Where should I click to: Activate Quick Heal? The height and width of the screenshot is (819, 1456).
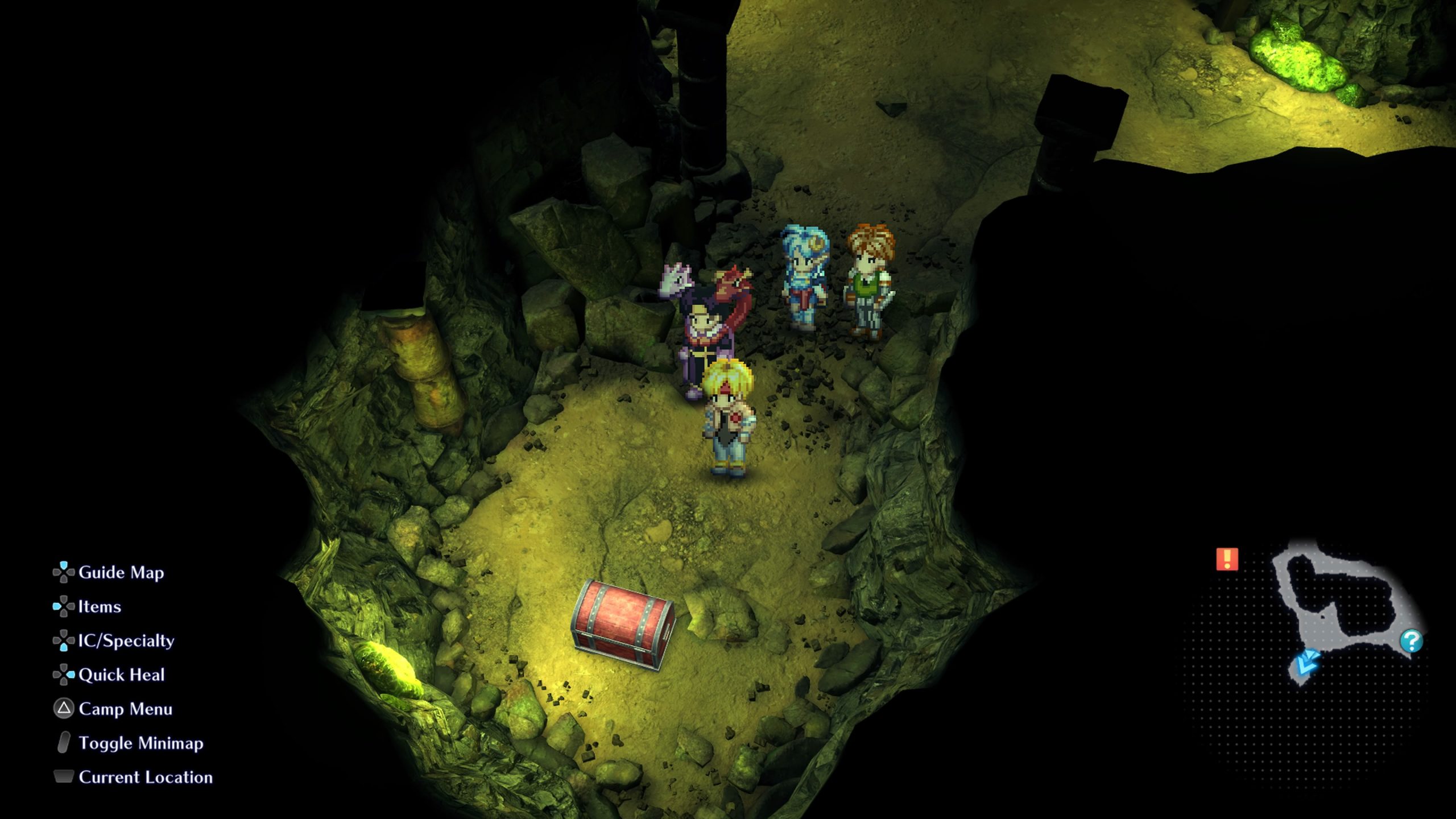(x=121, y=675)
